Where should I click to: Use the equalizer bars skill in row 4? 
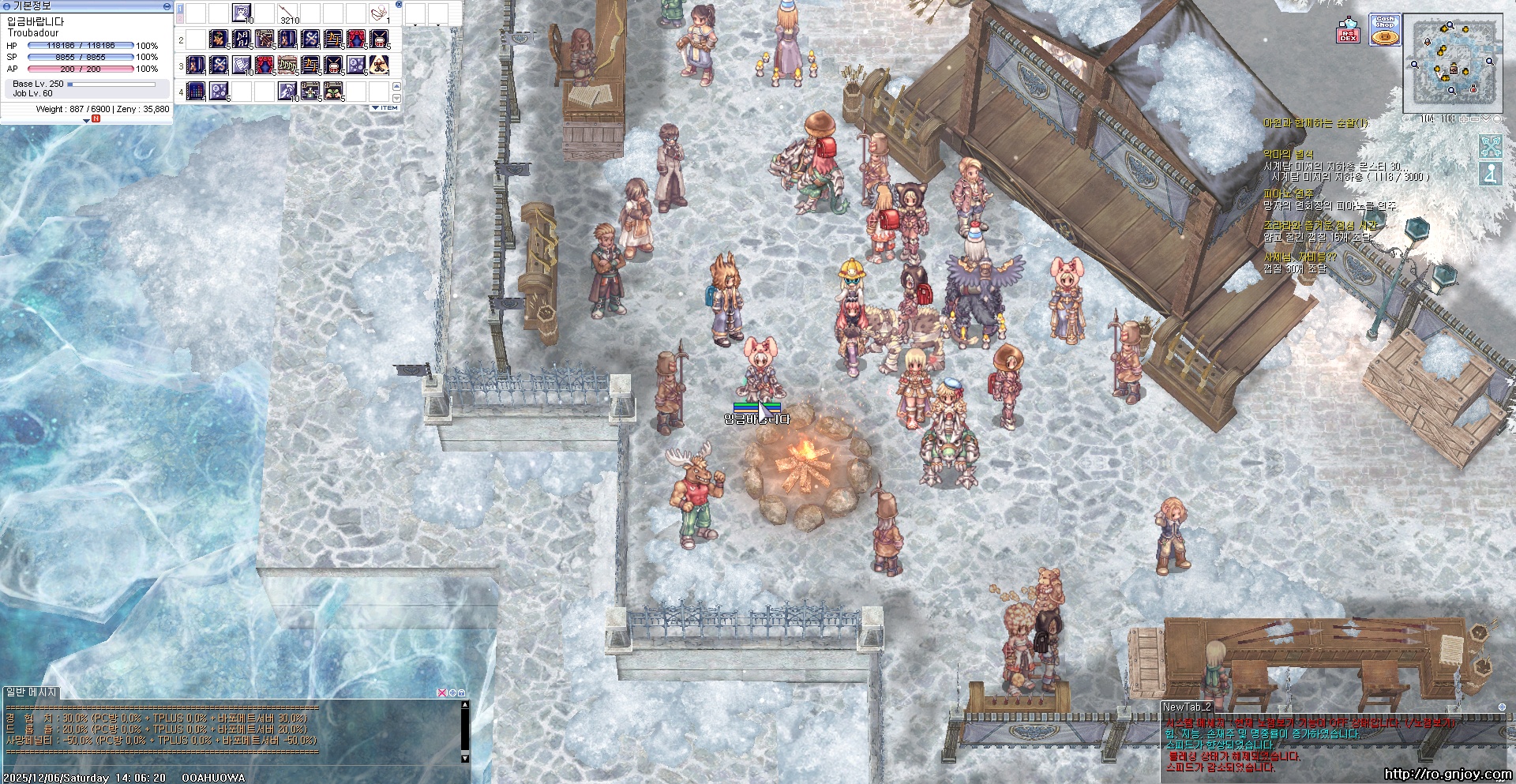(x=197, y=92)
